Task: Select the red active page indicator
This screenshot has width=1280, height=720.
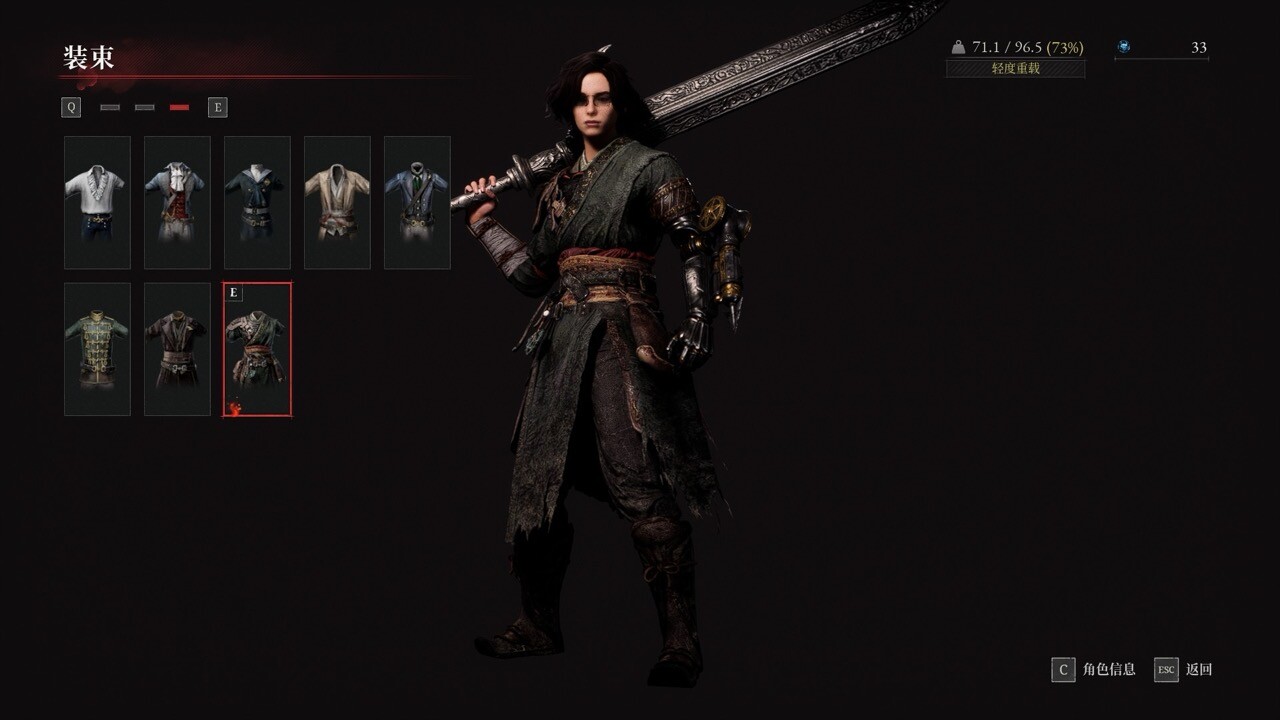Action: 180,107
